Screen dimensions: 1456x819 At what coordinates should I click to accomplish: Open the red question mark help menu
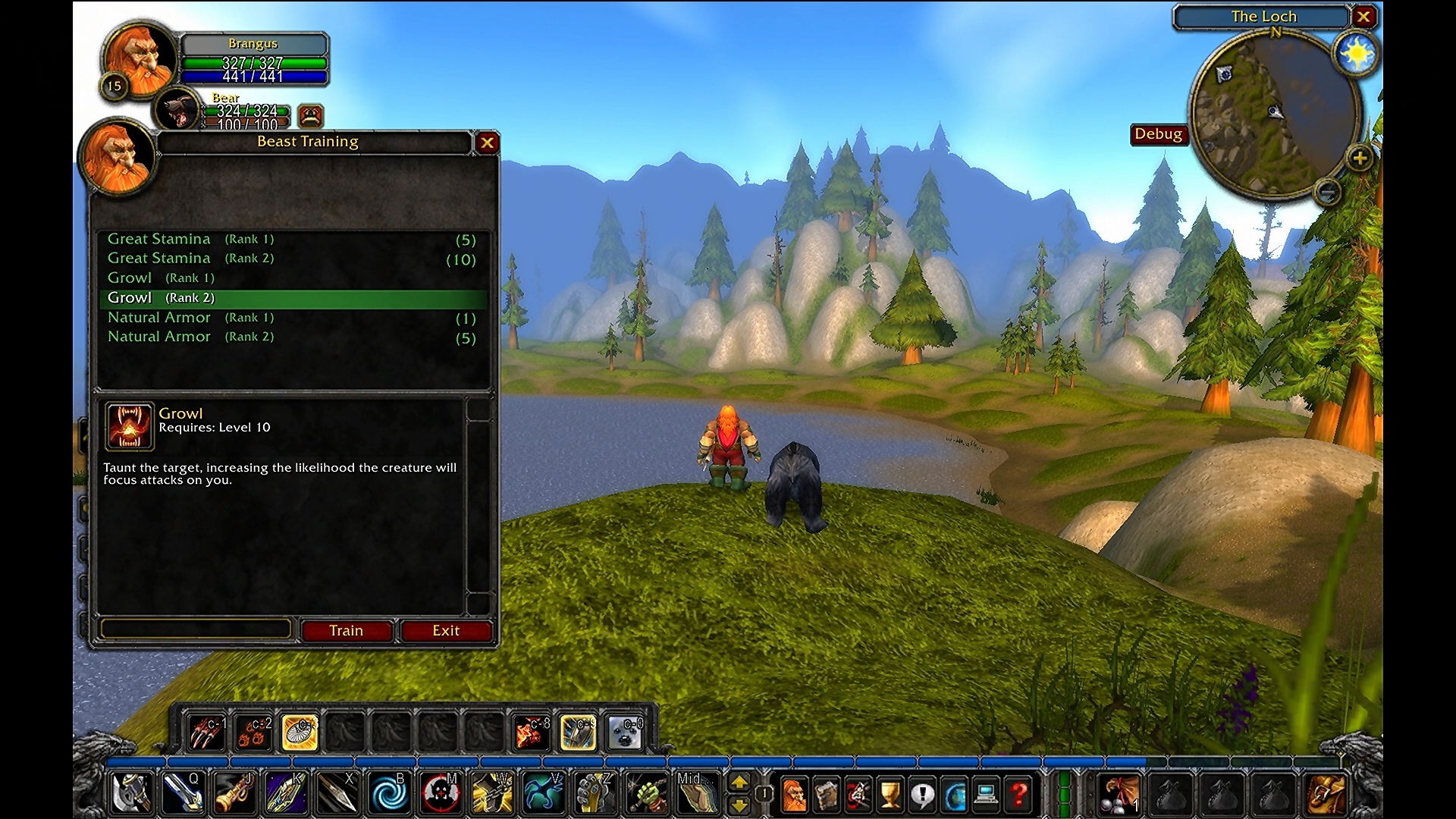tap(1019, 795)
